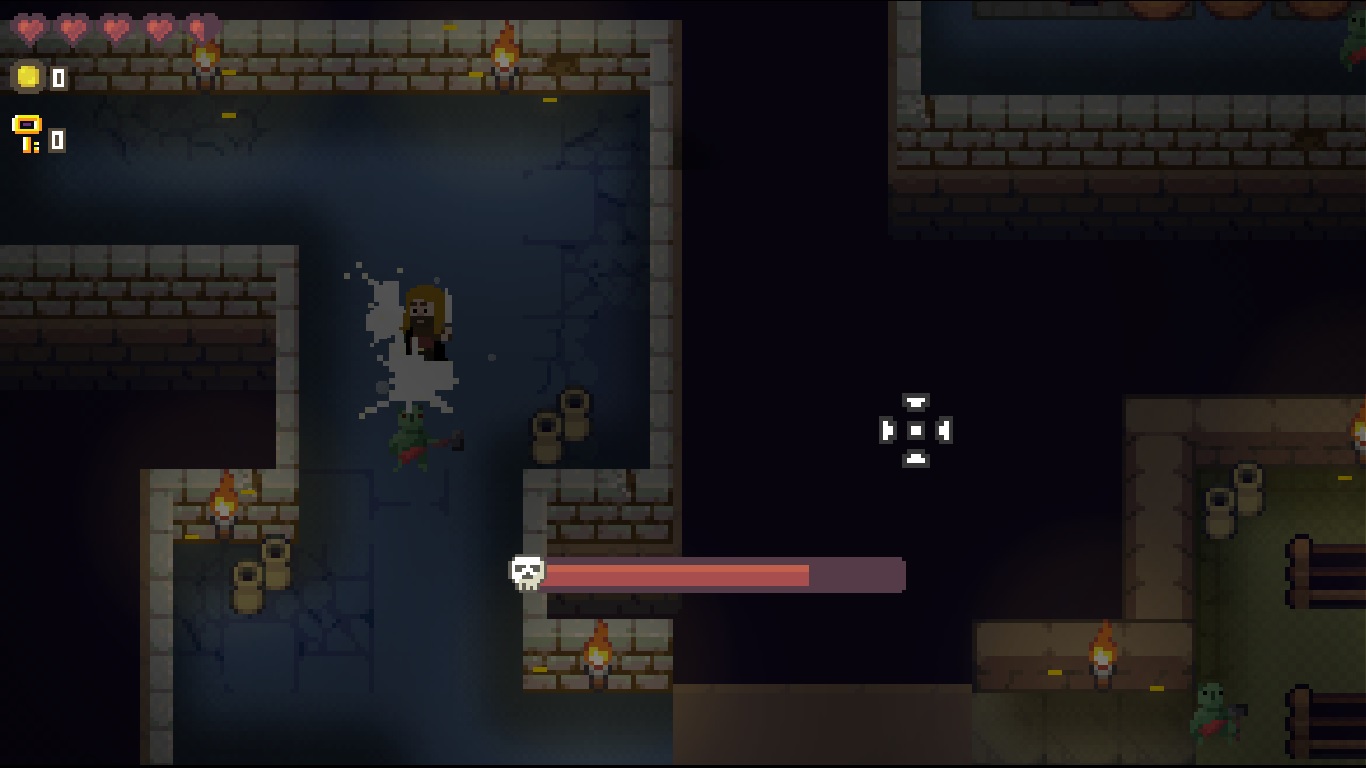Select the gold coin icon in the HUD
The image size is (1366, 768).
click(30, 76)
